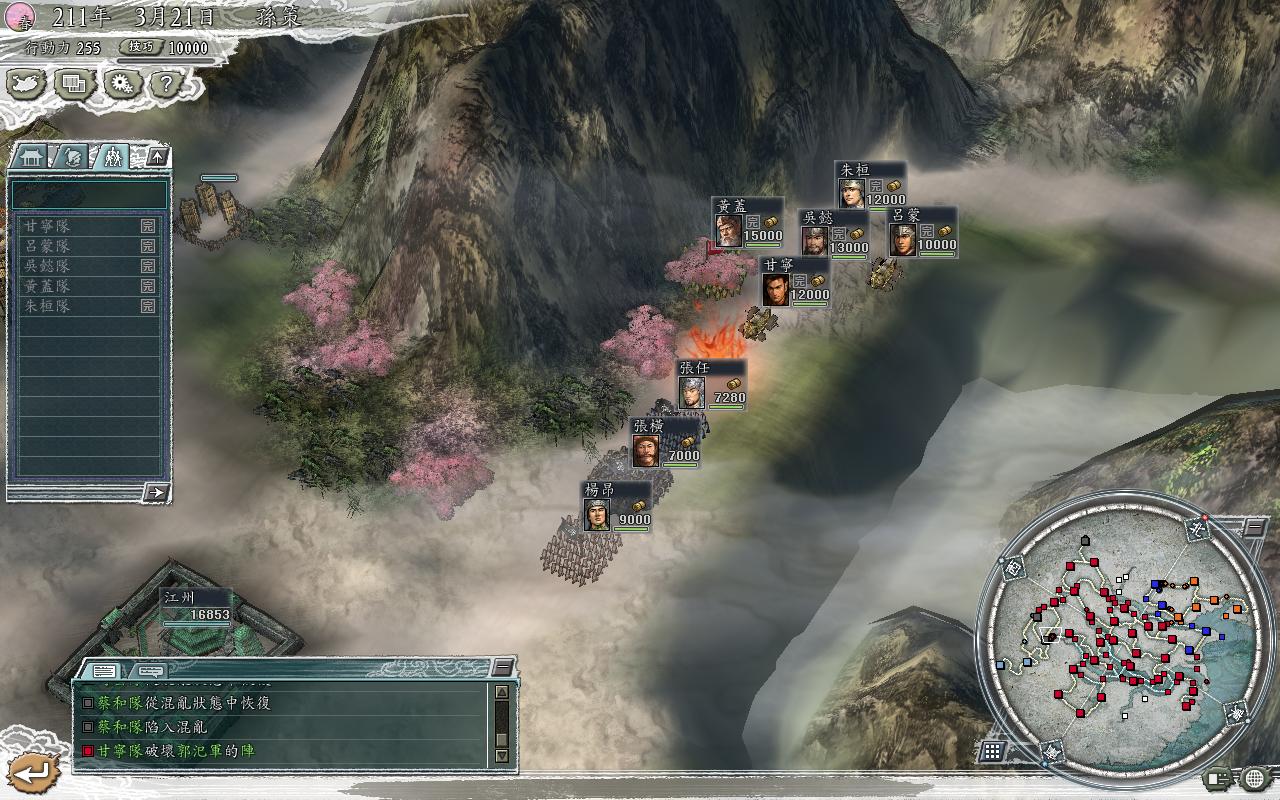The height and width of the screenshot is (800, 1280).
Task: Minimize the message log panel
Action: pyautogui.click(x=503, y=667)
